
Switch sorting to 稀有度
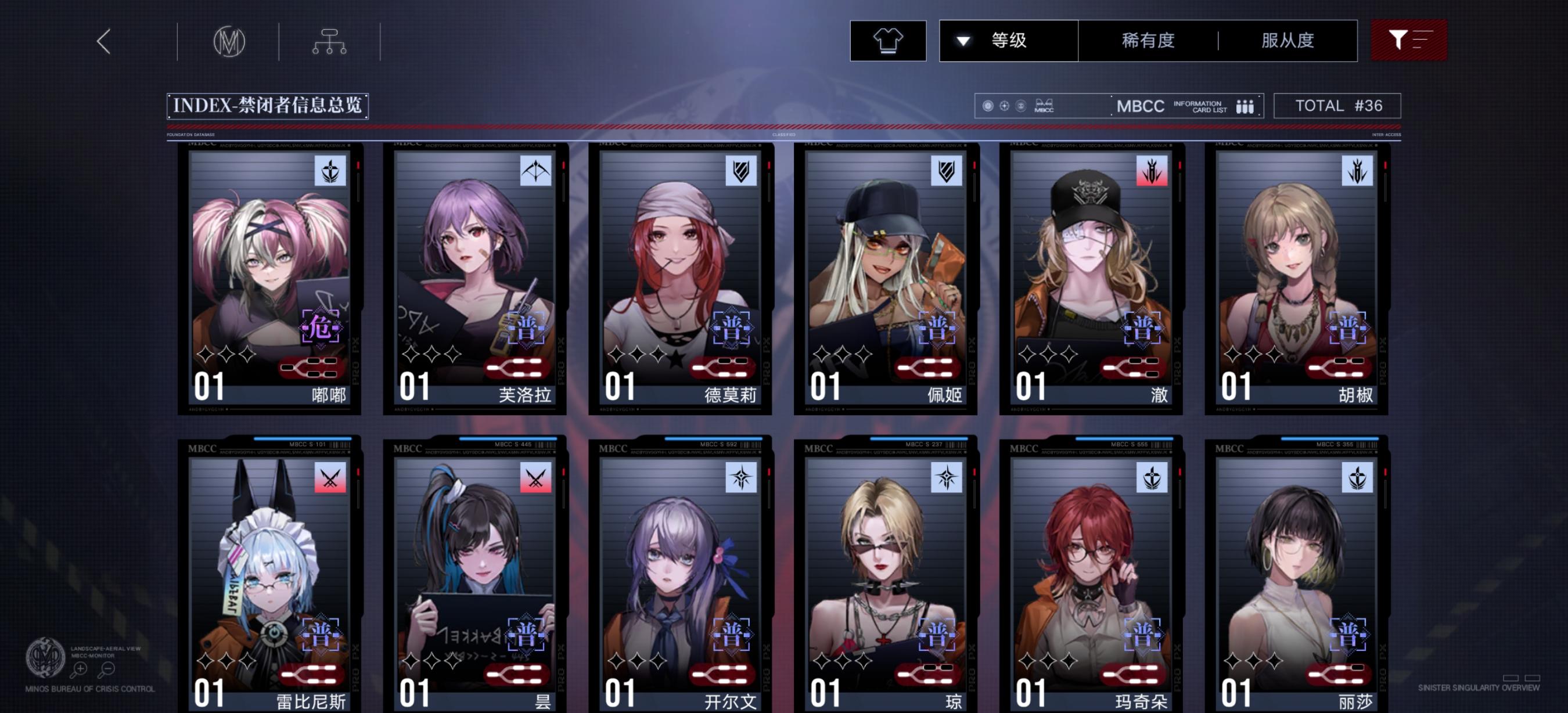[1149, 40]
